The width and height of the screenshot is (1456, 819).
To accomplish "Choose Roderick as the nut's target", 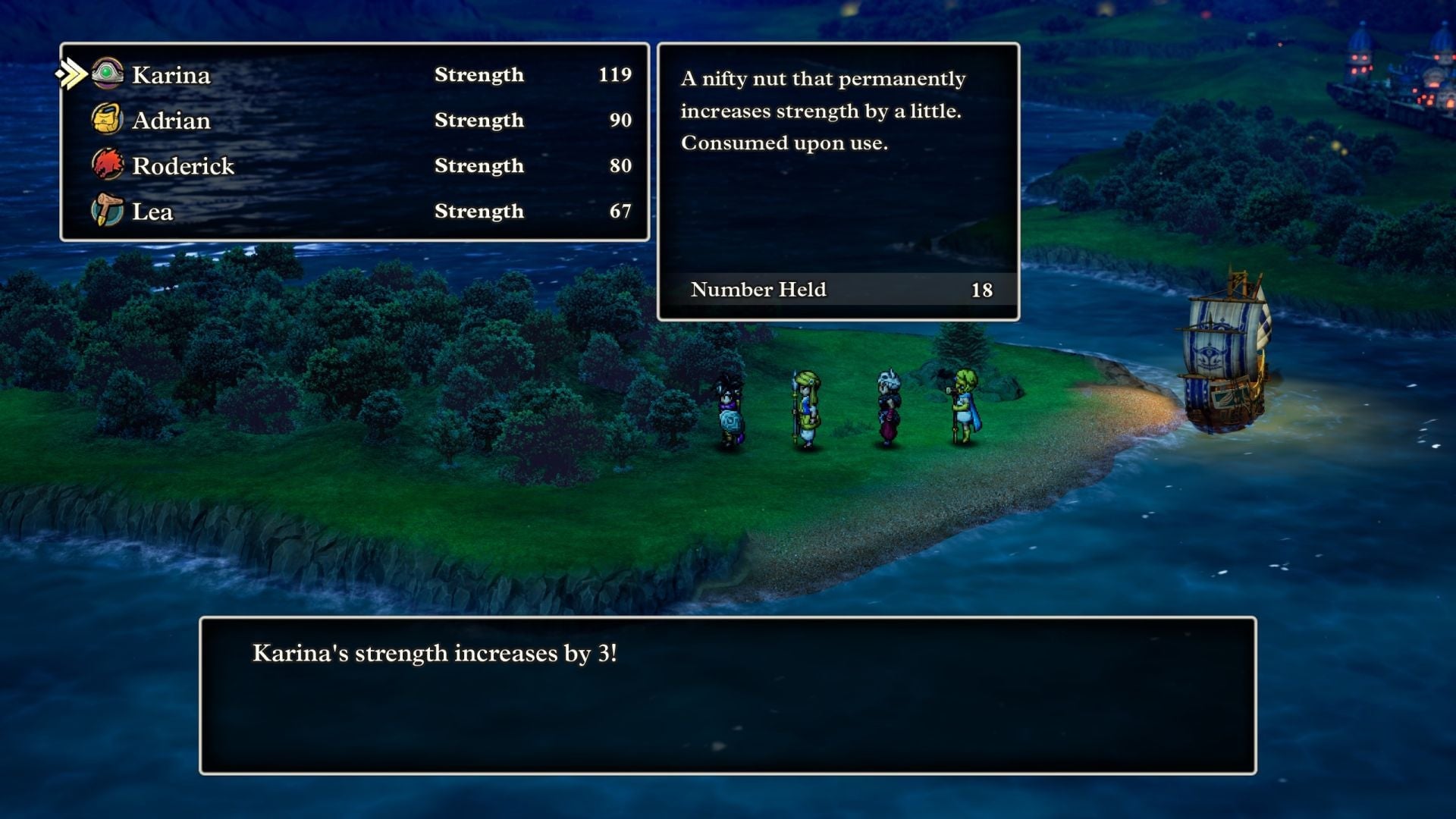I will click(x=183, y=165).
